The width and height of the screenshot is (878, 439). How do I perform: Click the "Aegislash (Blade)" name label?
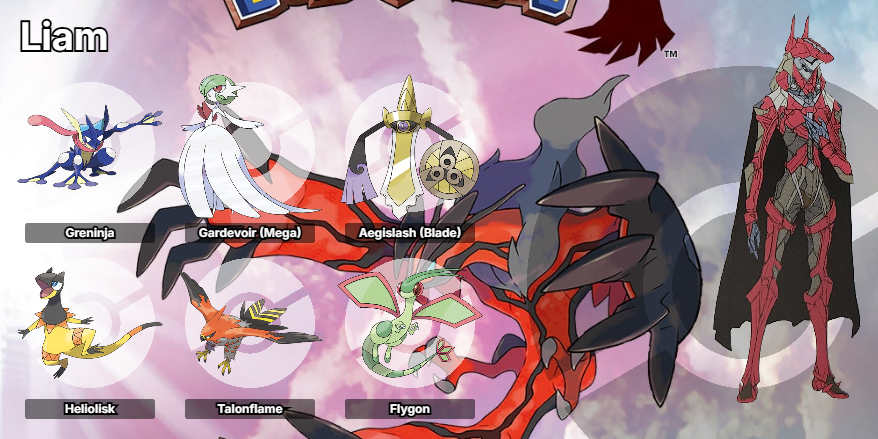point(409,233)
